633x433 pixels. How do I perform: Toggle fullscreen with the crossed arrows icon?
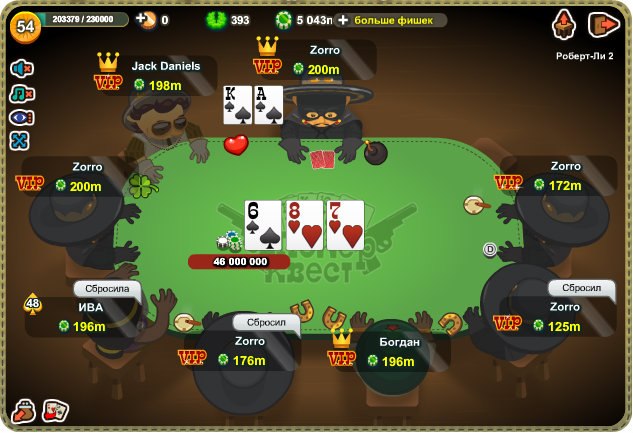point(21,141)
